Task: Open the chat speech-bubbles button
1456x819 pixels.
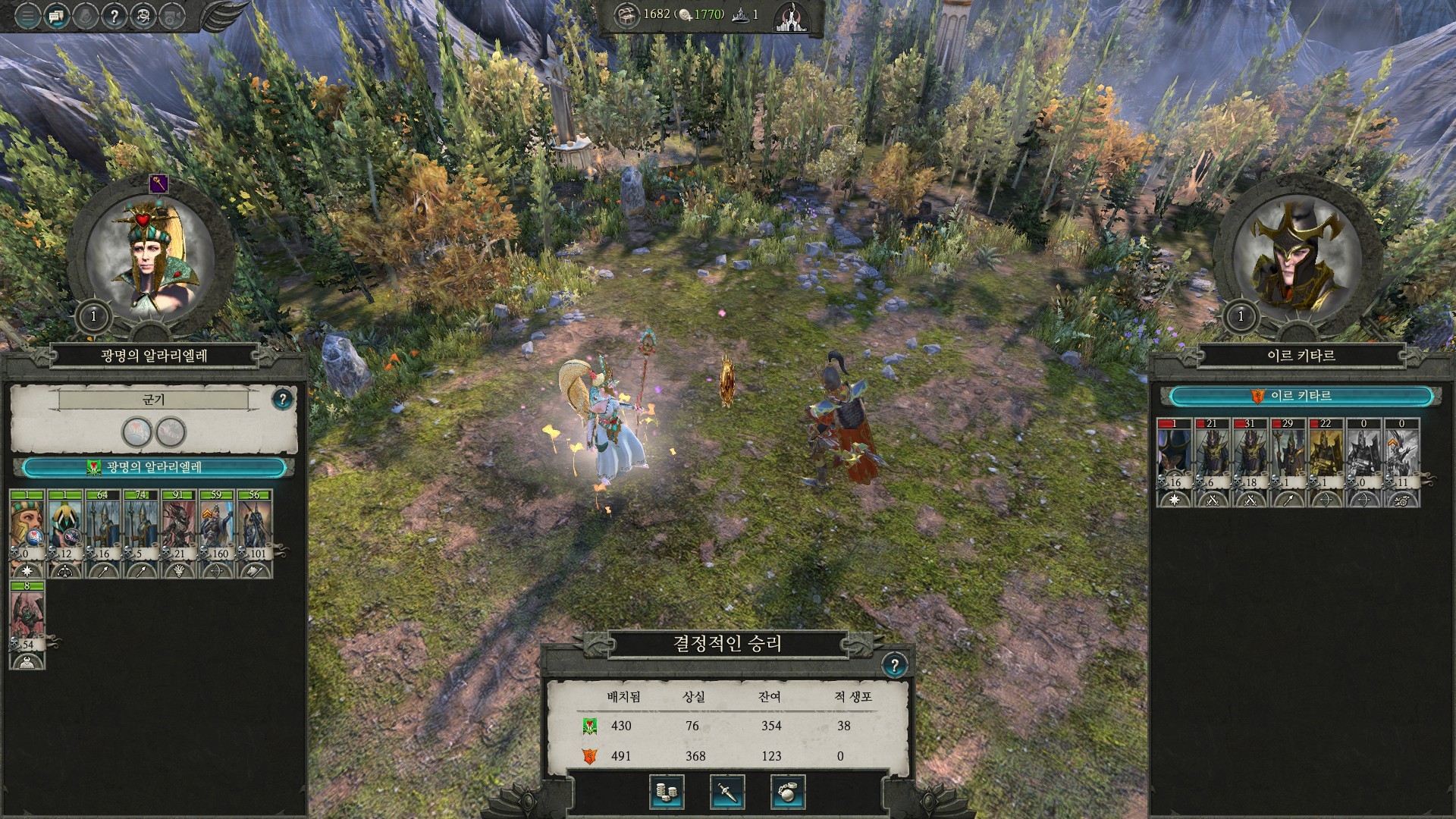Action: pos(56,16)
